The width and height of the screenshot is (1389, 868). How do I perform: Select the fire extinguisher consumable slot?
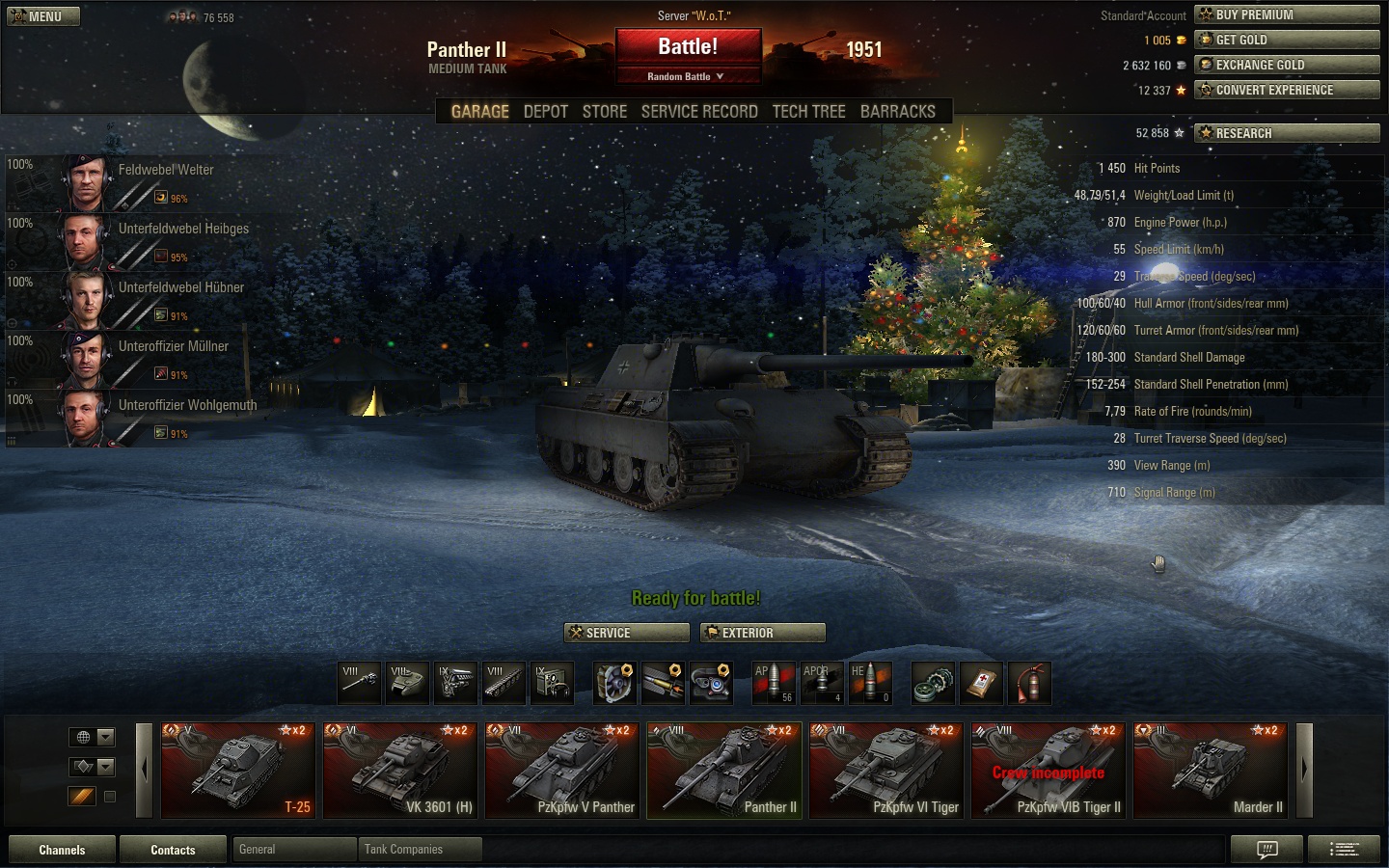tap(1029, 683)
